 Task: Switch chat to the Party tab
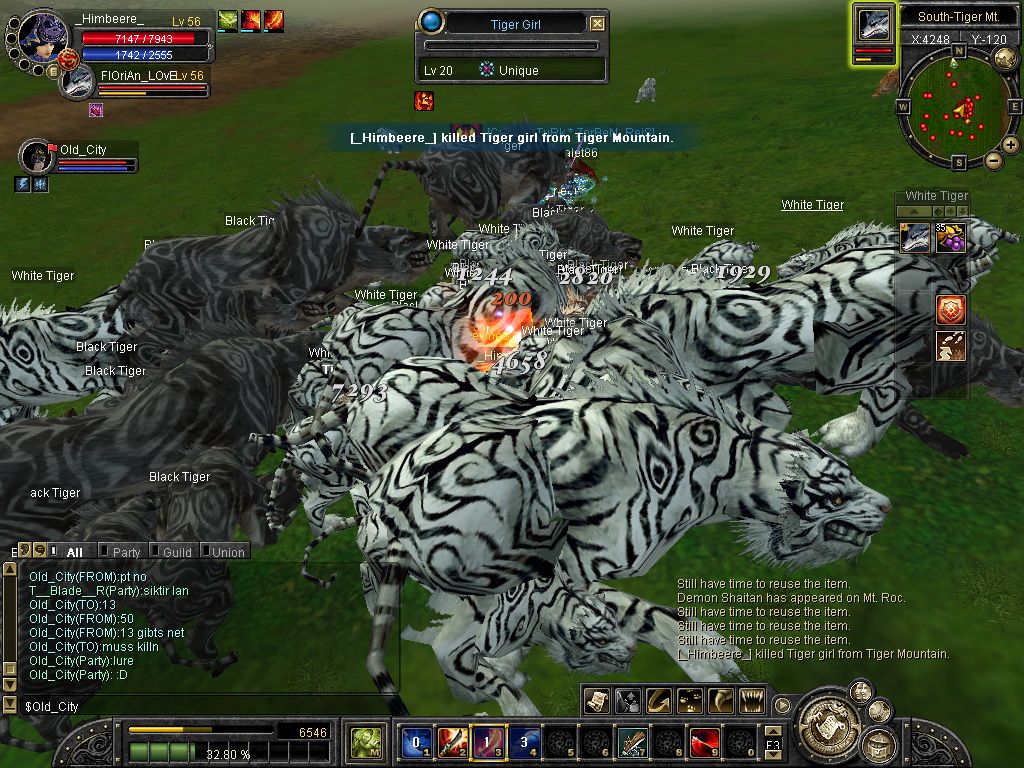pos(126,552)
